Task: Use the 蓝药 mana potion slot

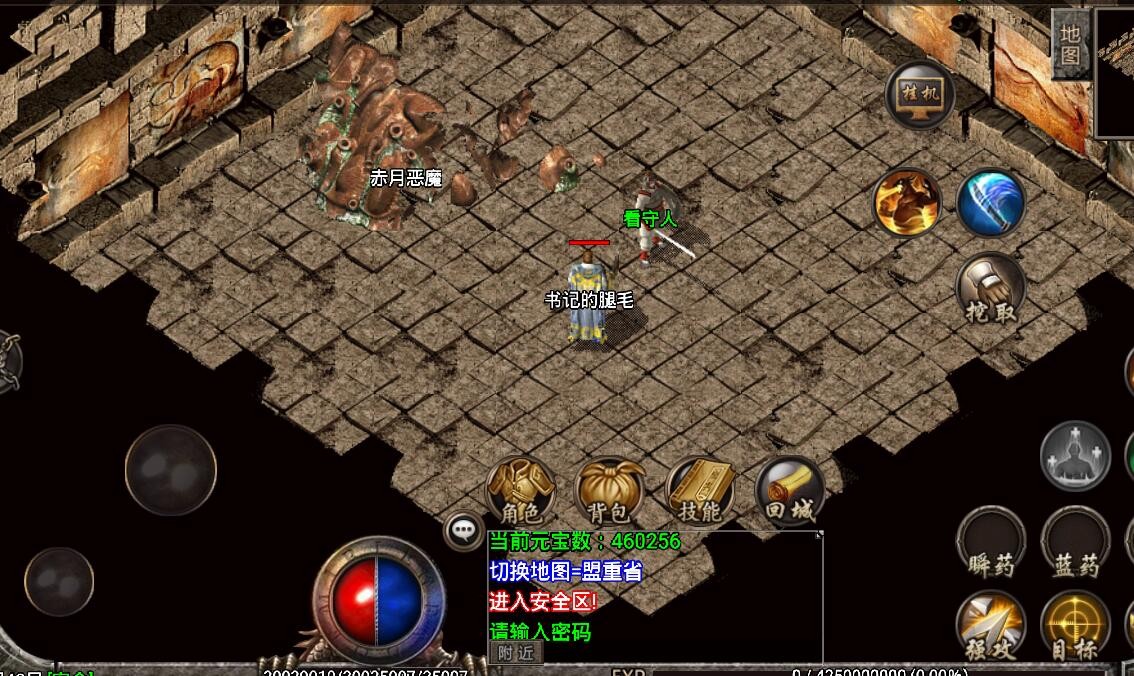Action: (x=1075, y=544)
